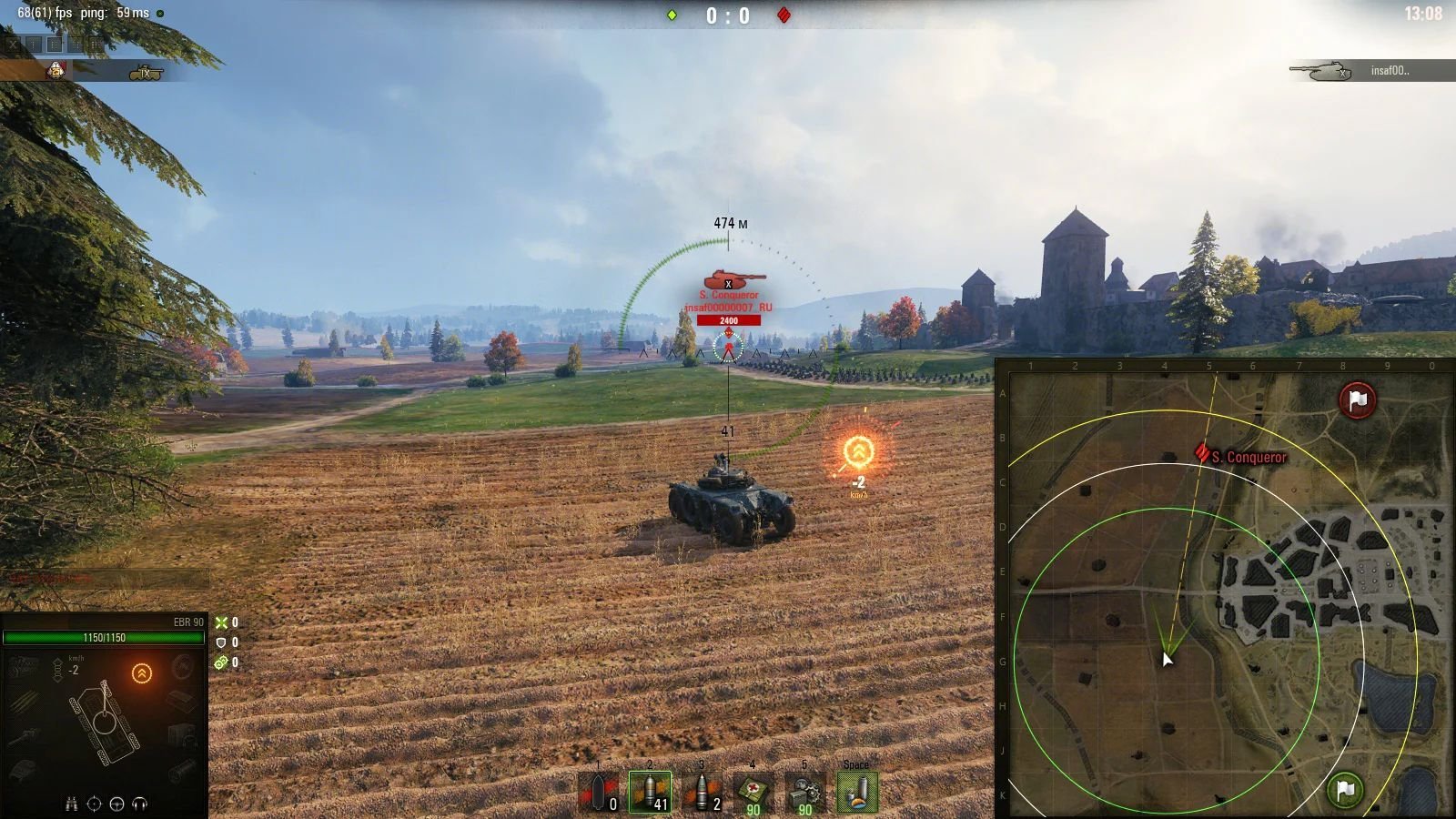Image resolution: width=1456 pixels, height=819 pixels.
Task: Select the empty shell slot with 0 rounds
Action: (599, 792)
